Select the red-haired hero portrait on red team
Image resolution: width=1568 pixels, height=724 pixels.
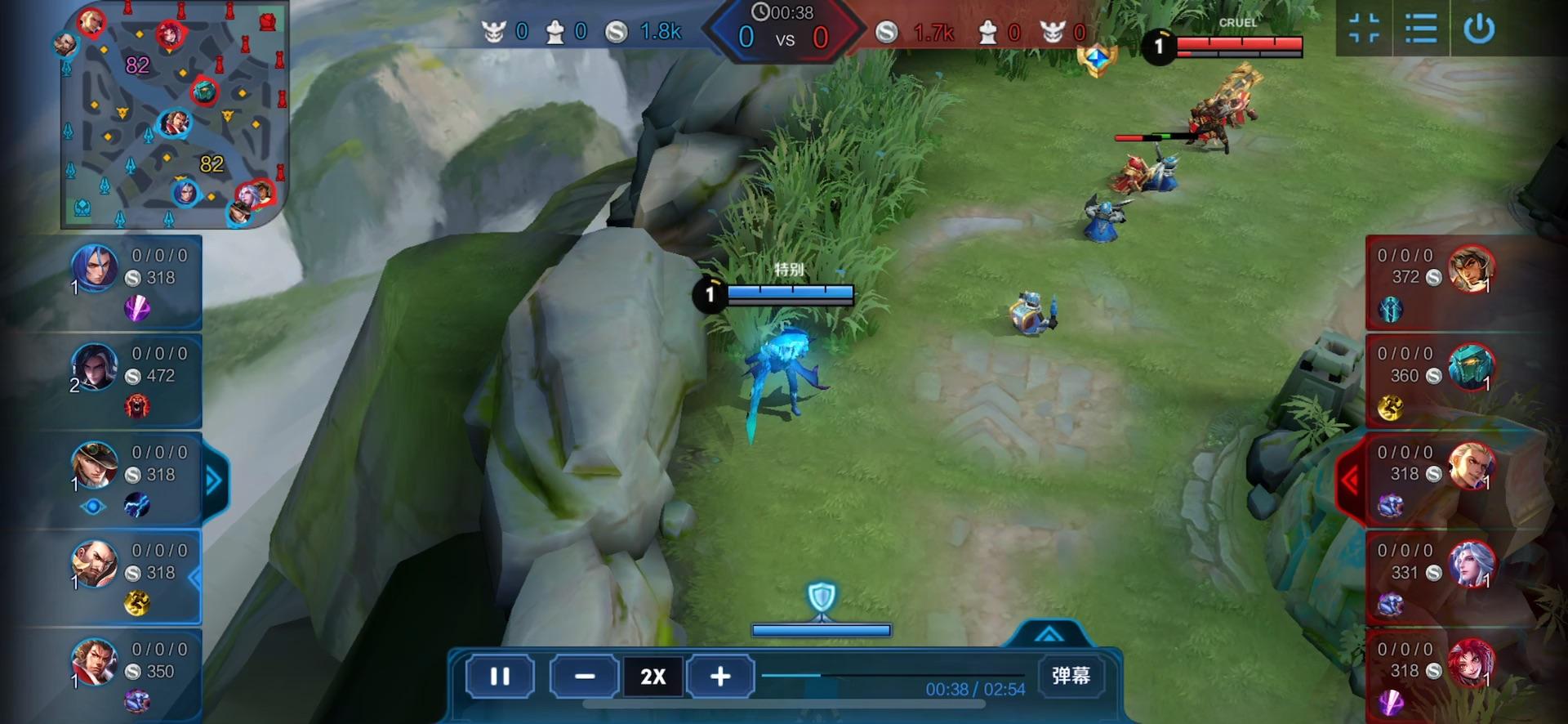[1471, 663]
